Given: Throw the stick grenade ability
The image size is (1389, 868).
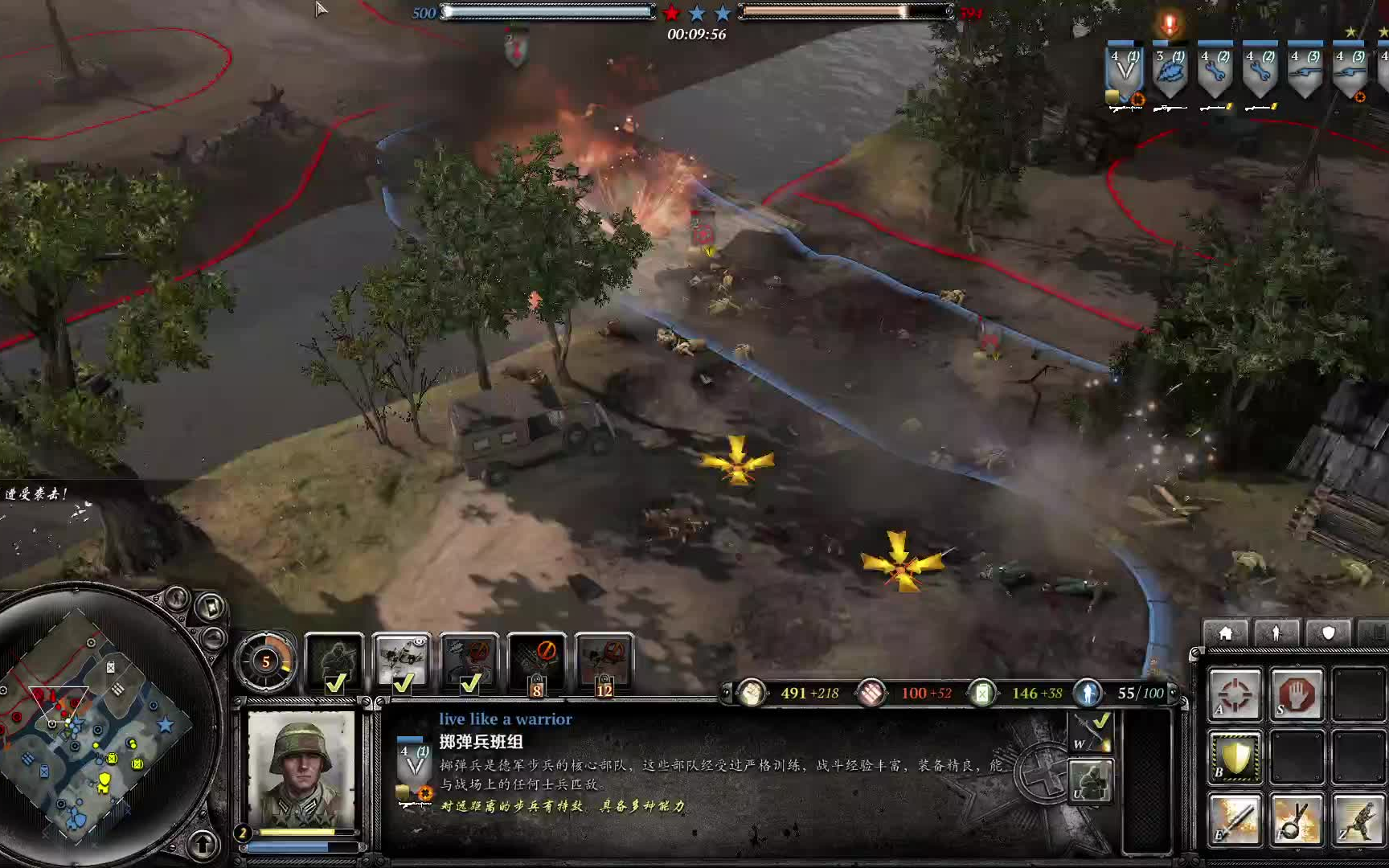Looking at the screenshot, I should tap(1297, 820).
